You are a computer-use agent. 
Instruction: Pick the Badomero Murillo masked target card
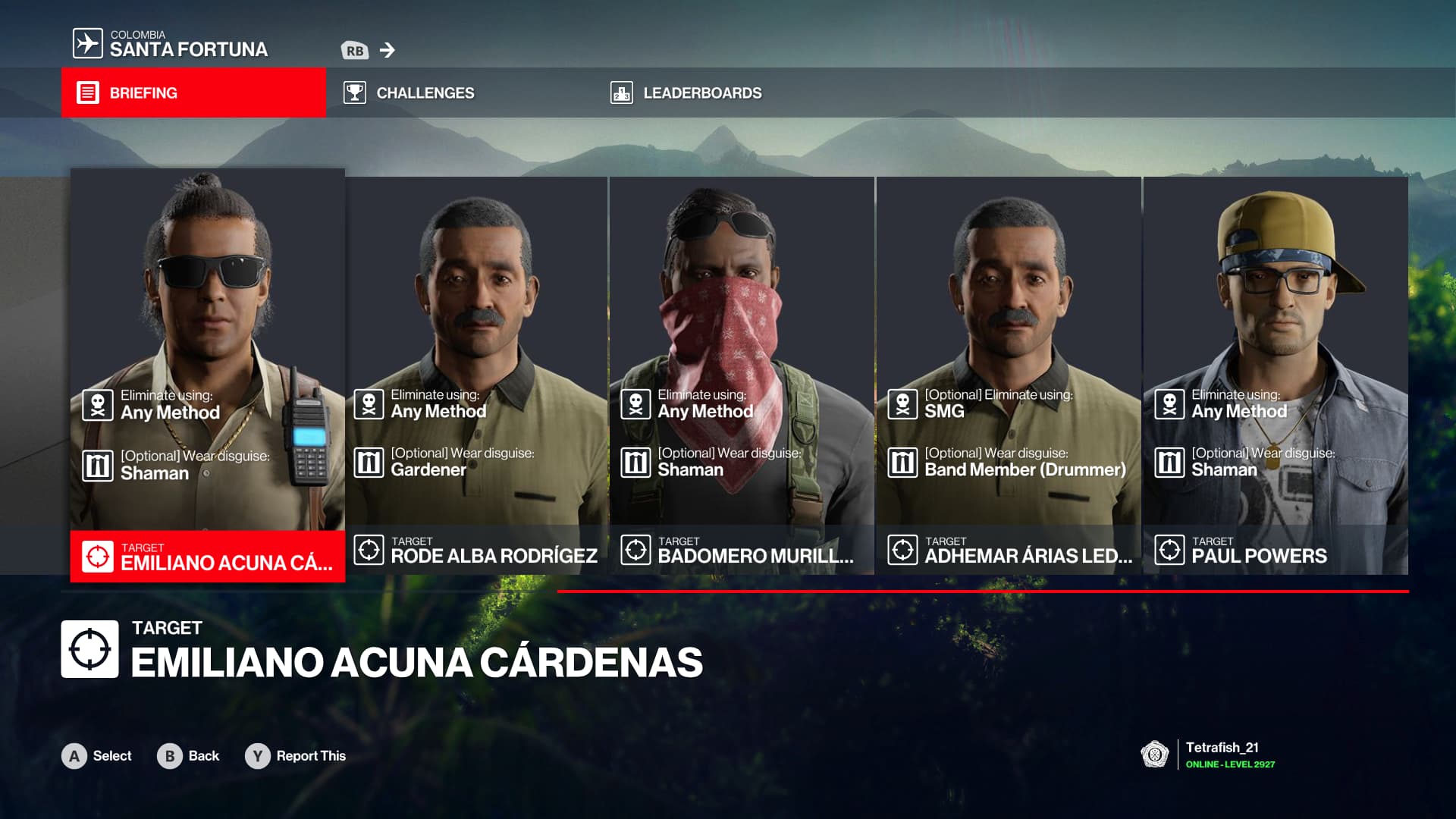point(742,375)
